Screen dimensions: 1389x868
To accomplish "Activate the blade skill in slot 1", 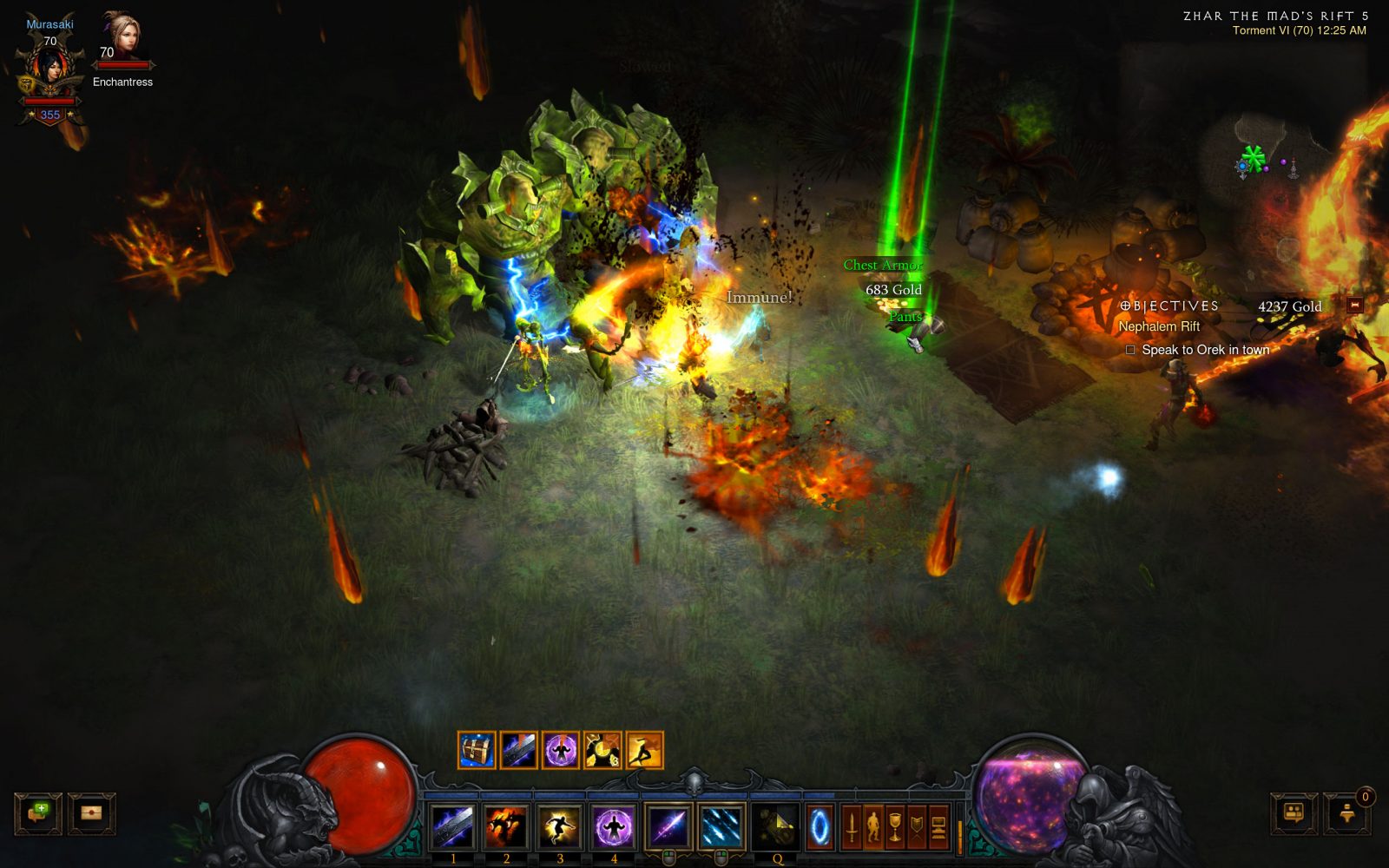I will pos(453,825).
